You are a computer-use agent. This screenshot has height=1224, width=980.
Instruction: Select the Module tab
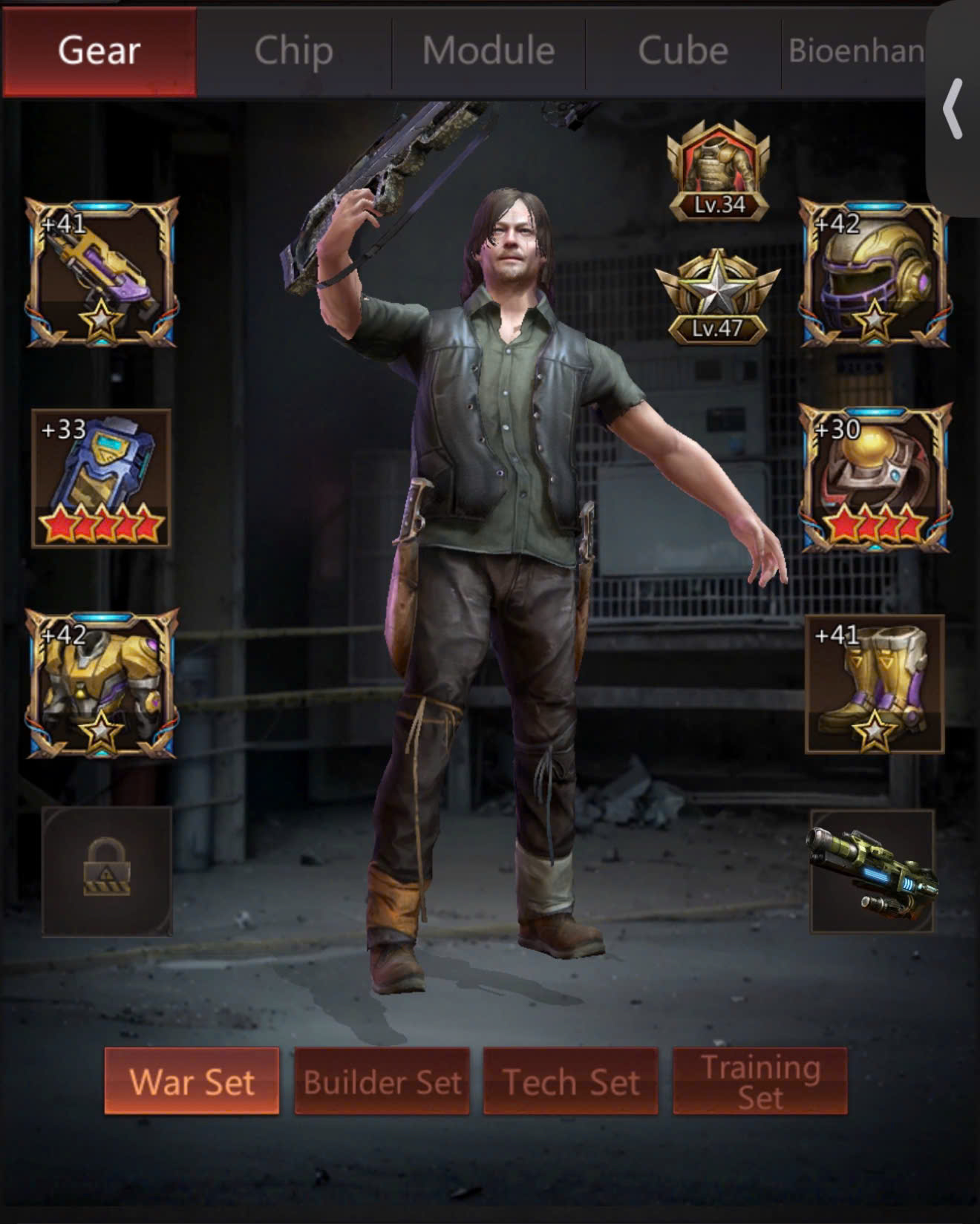click(x=489, y=51)
